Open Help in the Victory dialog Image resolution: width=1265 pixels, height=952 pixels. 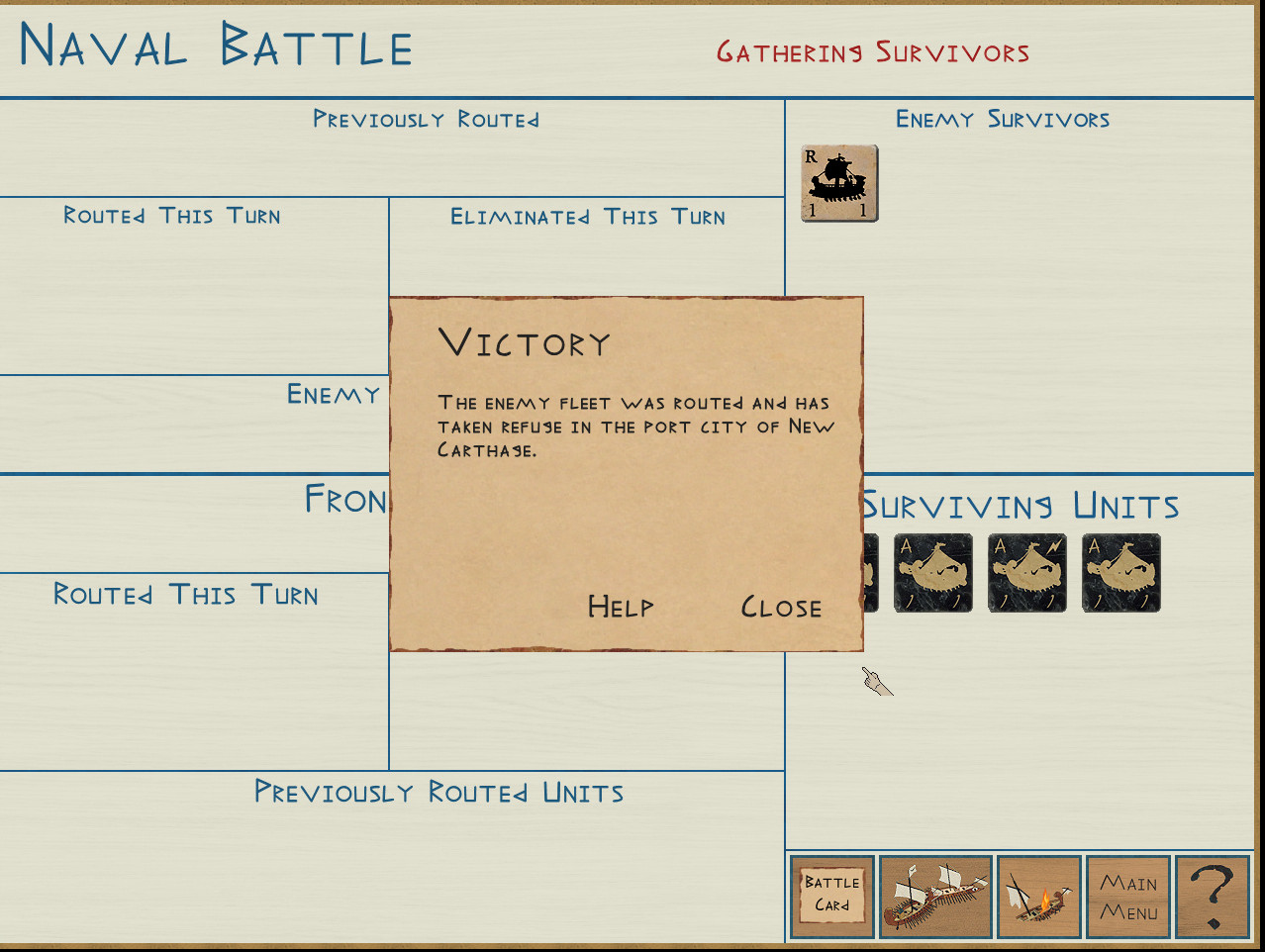tap(621, 607)
